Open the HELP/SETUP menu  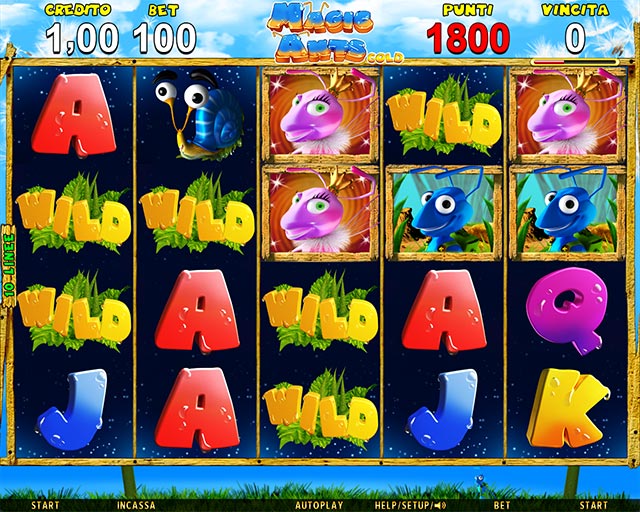pos(399,505)
